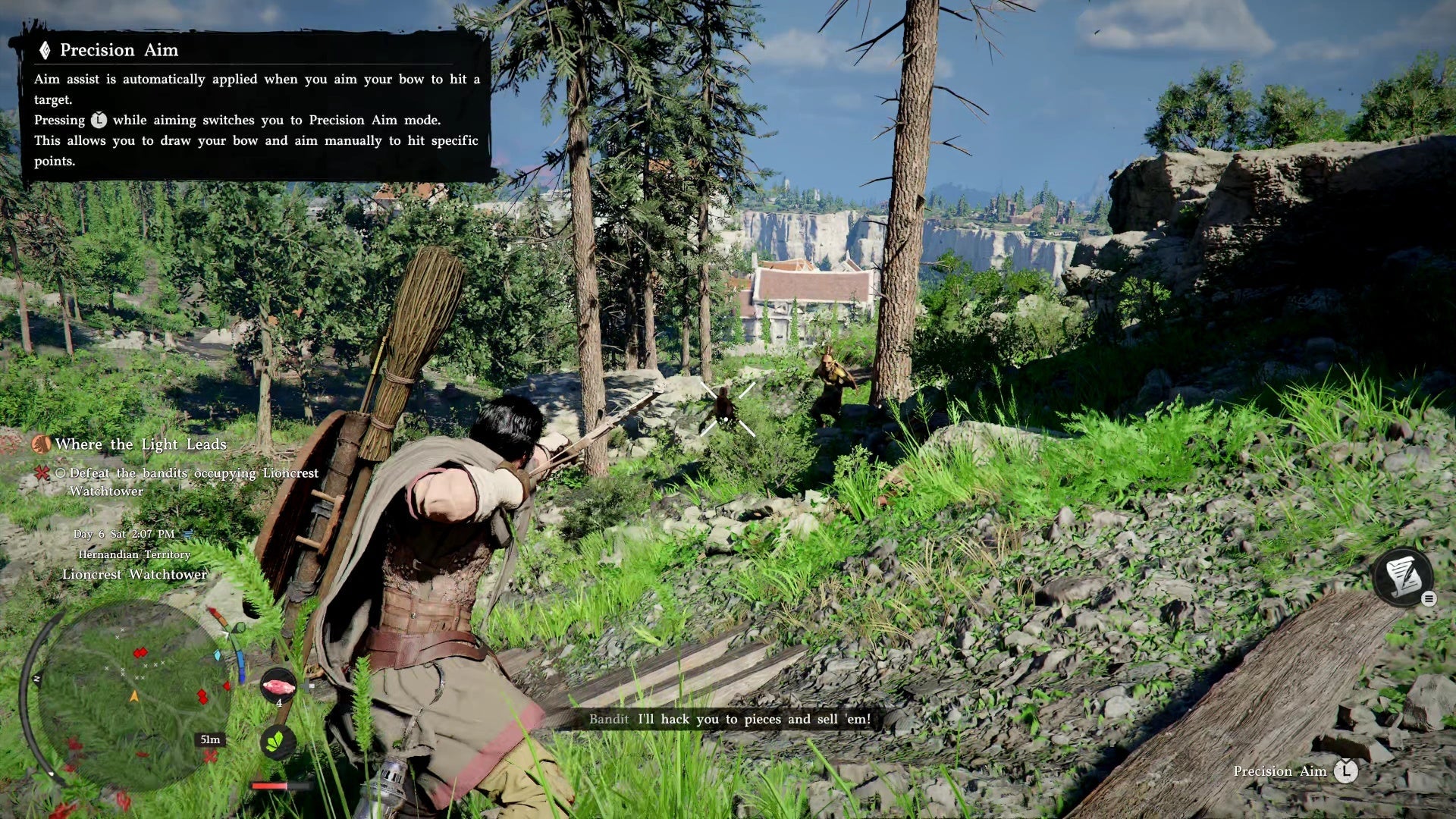
Task: Select the raw meat quick-item slot
Action: pos(278,686)
